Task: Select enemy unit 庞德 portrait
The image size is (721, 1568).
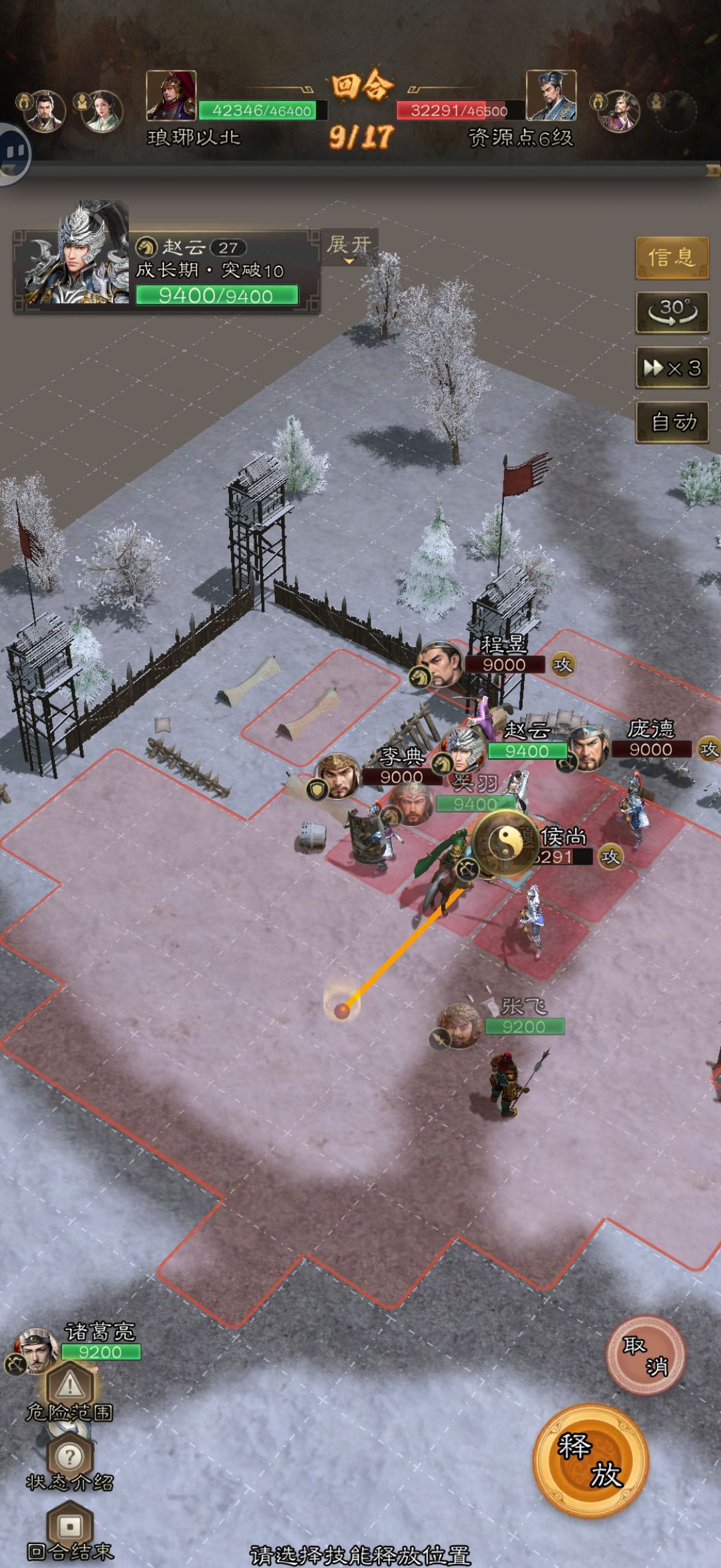Action: [x=589, y=749]
